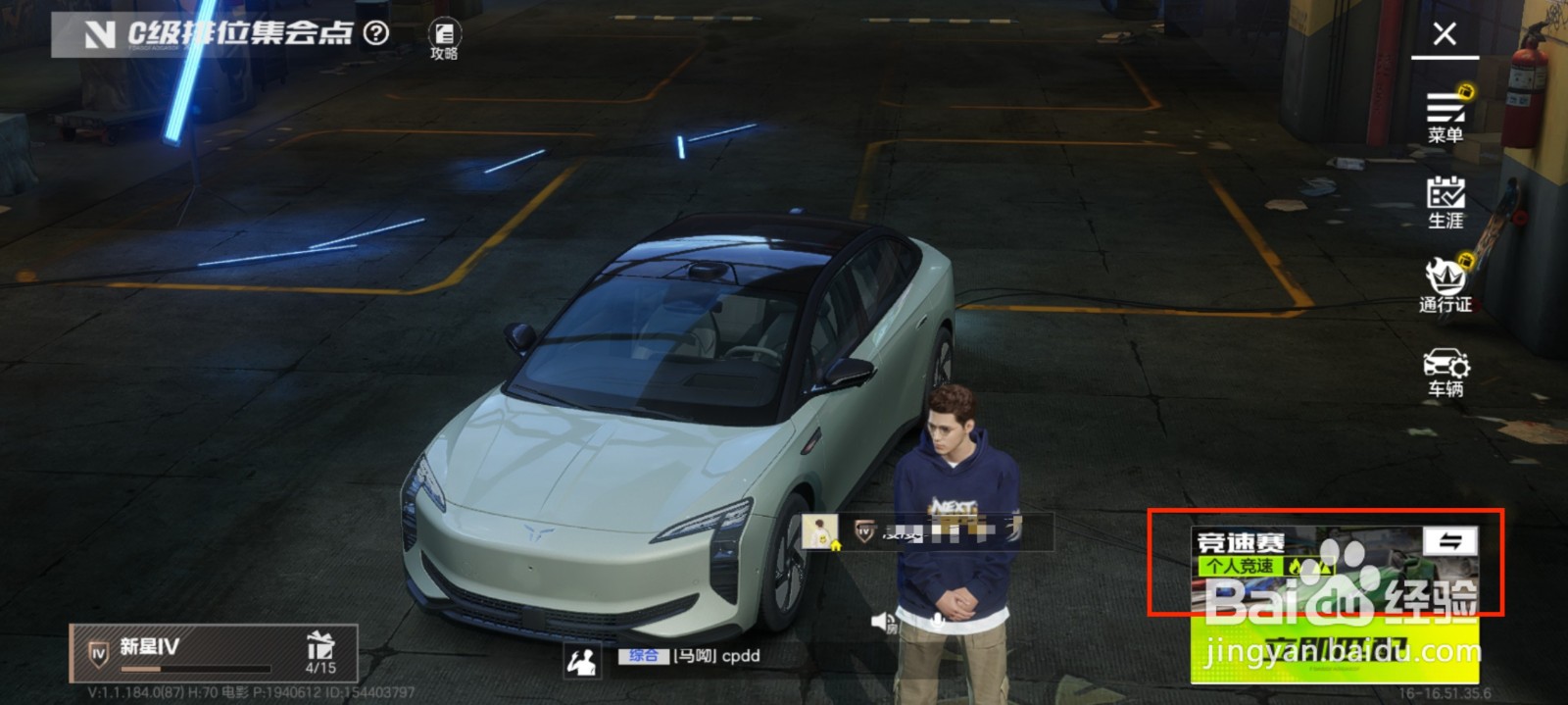The width and height of the screenshot is (1568, 705).
Task: Toggle the voice speaker icon
Action: pos(882,622)
